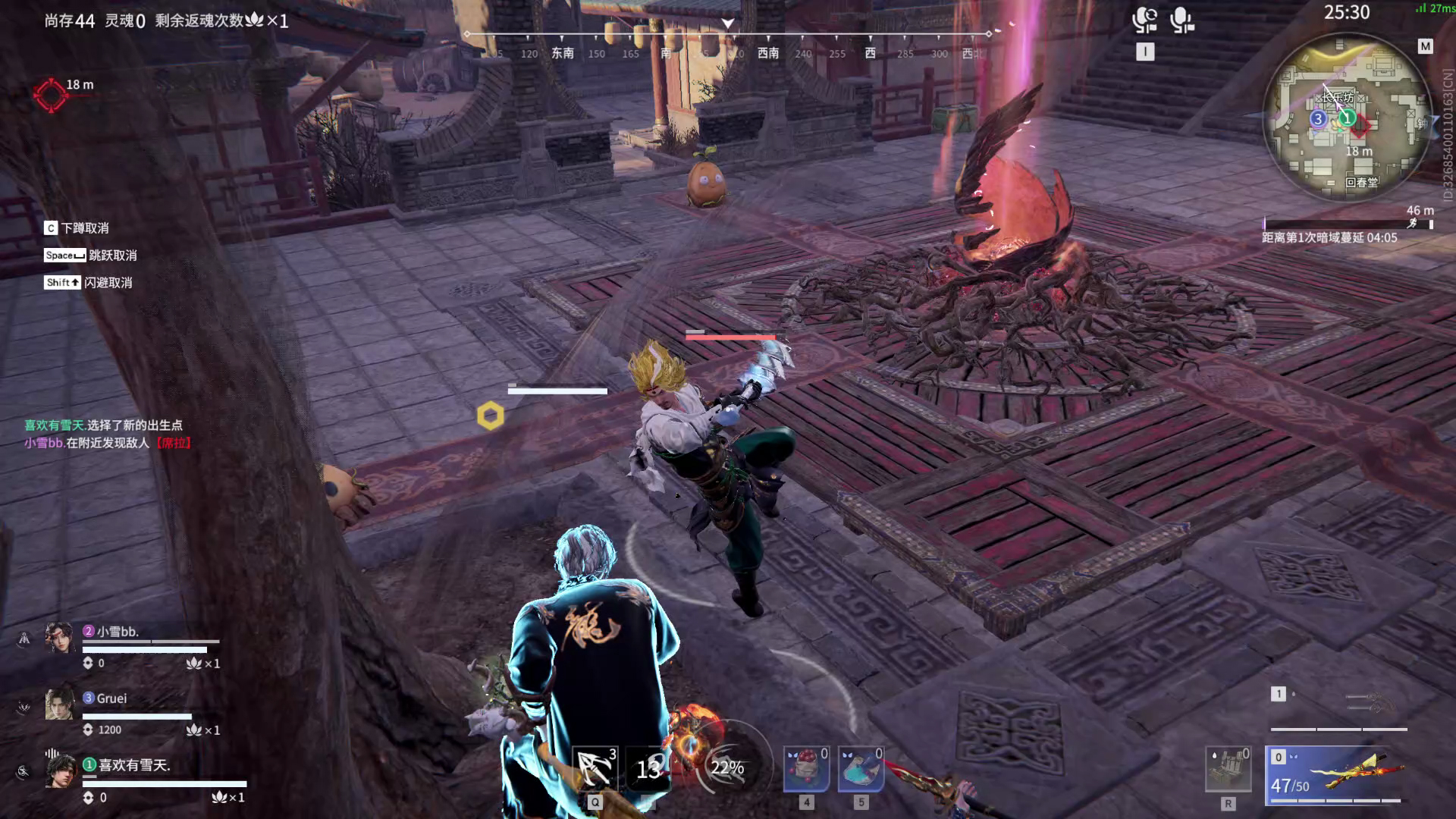Switch to the faded weapon slot 1
This screenshot has width=1456, height=819.
(1338, 707)
